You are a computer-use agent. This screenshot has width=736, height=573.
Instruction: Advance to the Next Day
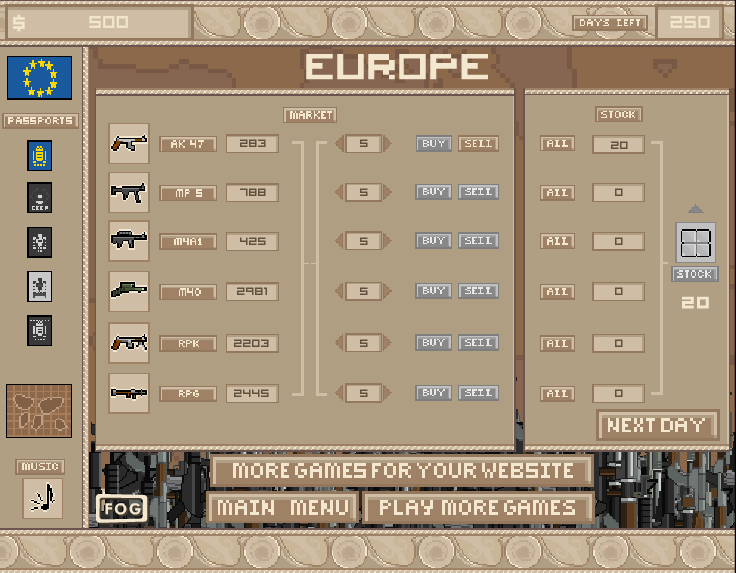[657, 425]
